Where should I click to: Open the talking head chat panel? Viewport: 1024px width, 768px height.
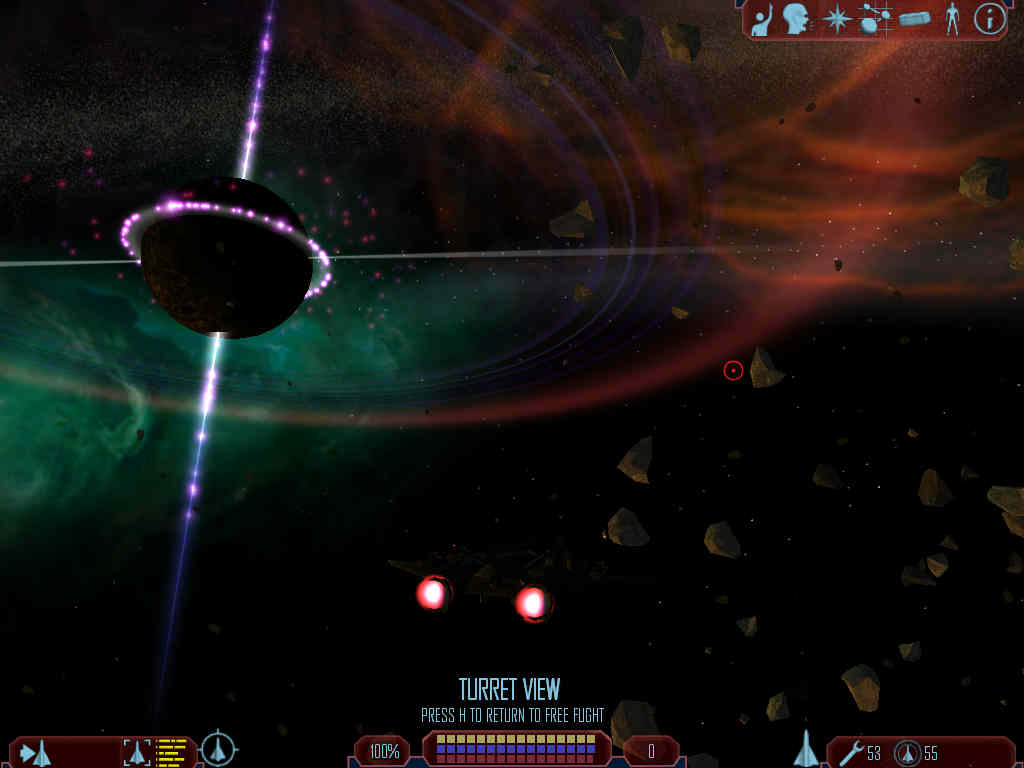coord(797,19)
